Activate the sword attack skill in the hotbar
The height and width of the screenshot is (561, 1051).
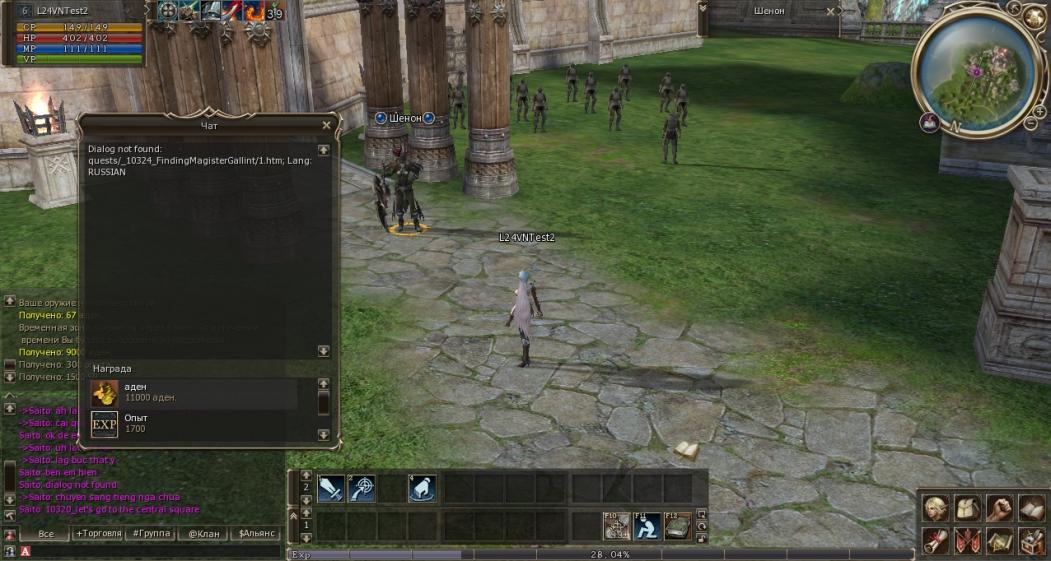click(331, 489)
